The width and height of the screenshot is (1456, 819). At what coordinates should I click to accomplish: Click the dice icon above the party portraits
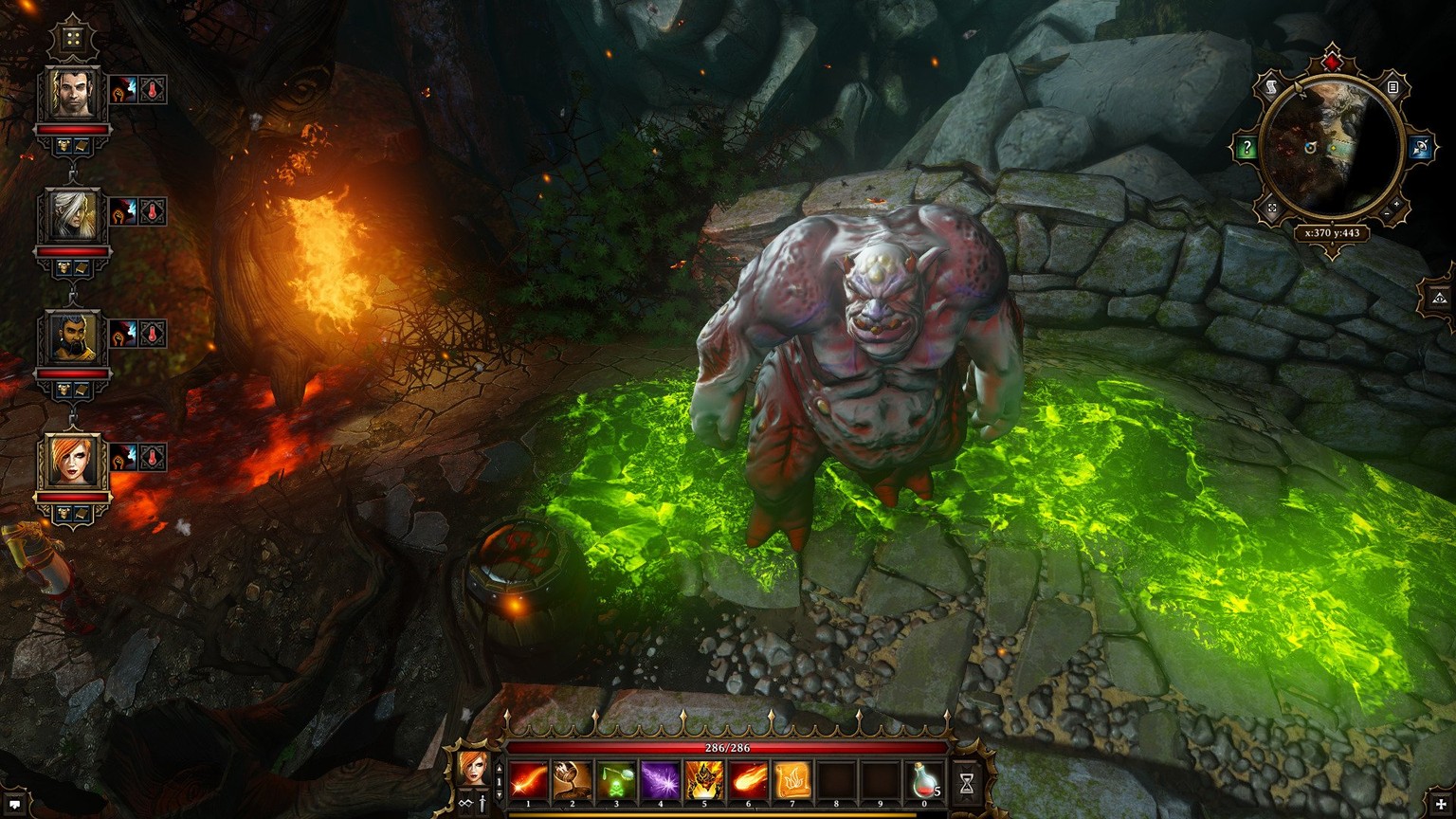73,39
